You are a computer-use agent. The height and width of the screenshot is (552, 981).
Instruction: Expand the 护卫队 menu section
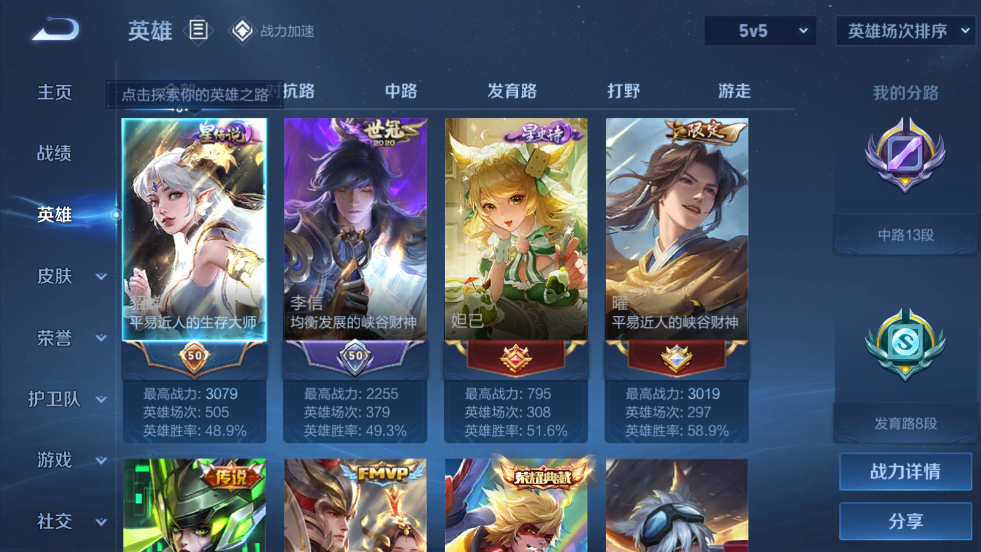tap(68, 399)
